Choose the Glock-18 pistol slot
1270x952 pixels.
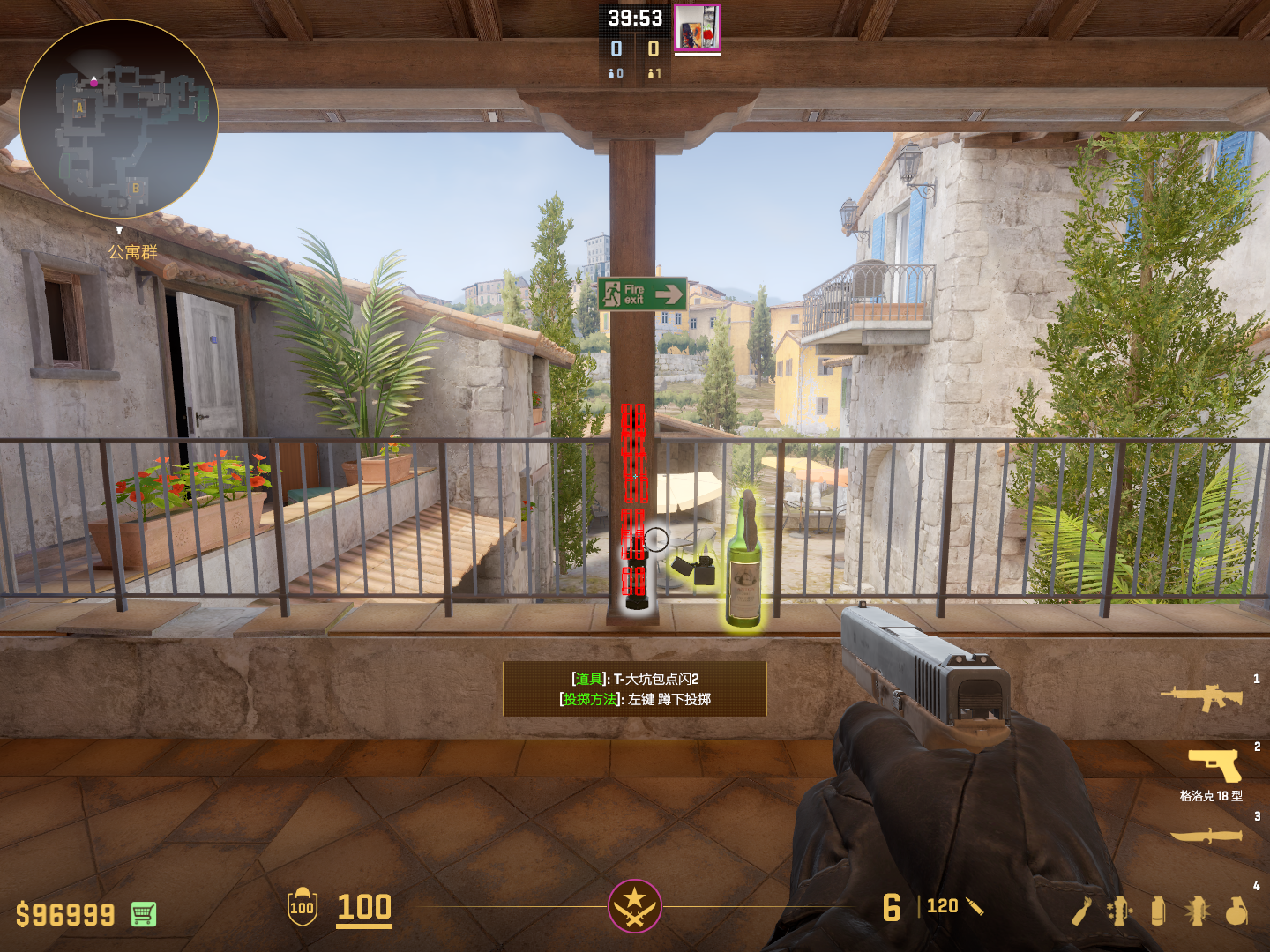[x=1214, y=765]
